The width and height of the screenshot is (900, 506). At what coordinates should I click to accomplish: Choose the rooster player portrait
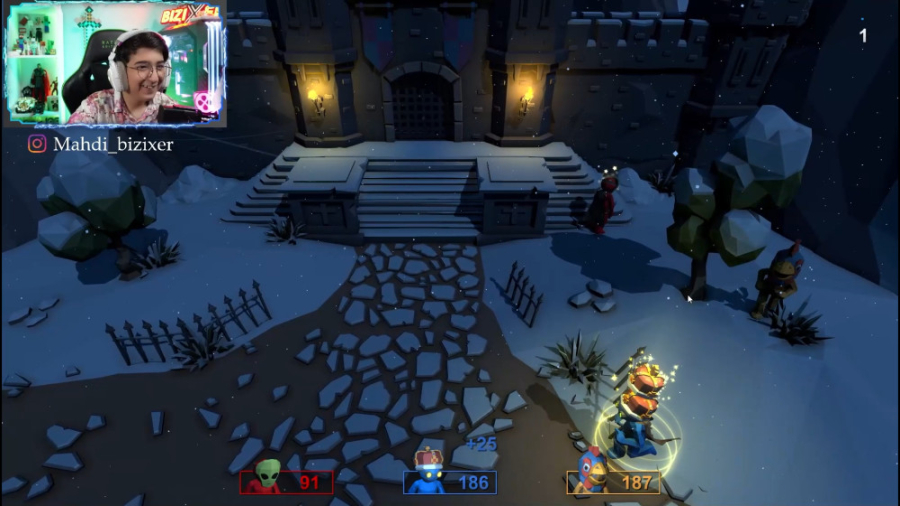point(592,472)
